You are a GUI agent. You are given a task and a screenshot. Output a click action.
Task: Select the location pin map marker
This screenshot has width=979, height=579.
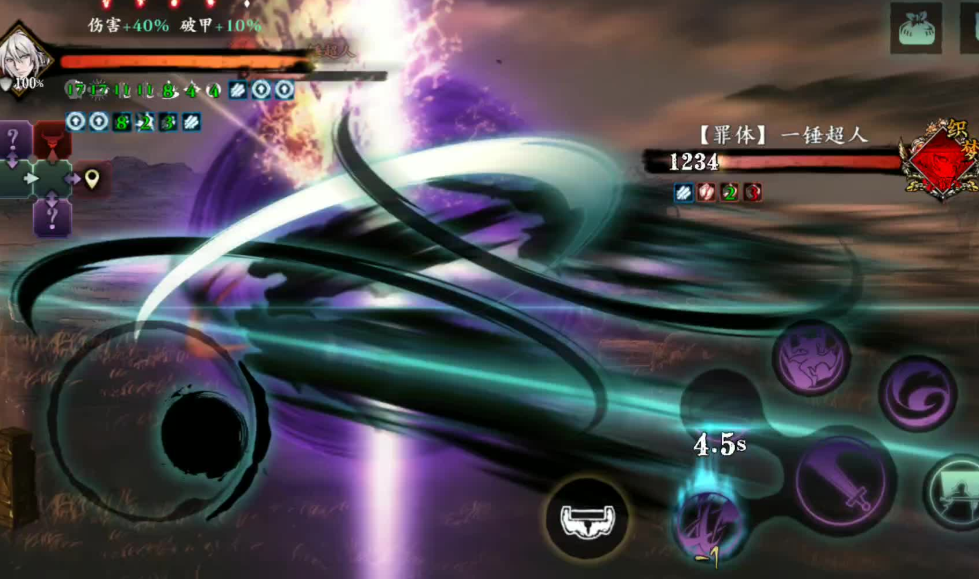(92, 179)
